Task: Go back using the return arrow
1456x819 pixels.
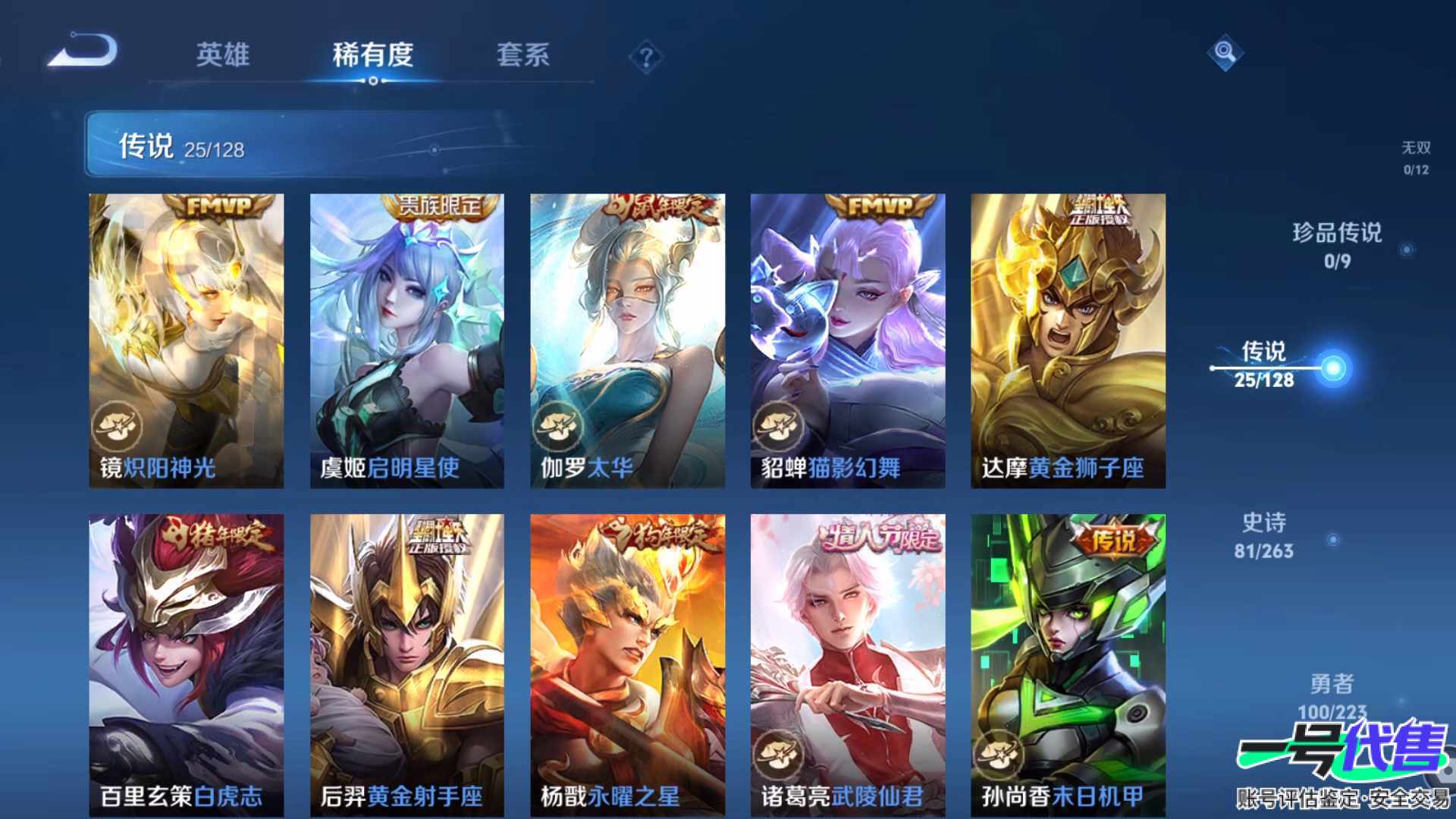Action: [83, 52]
